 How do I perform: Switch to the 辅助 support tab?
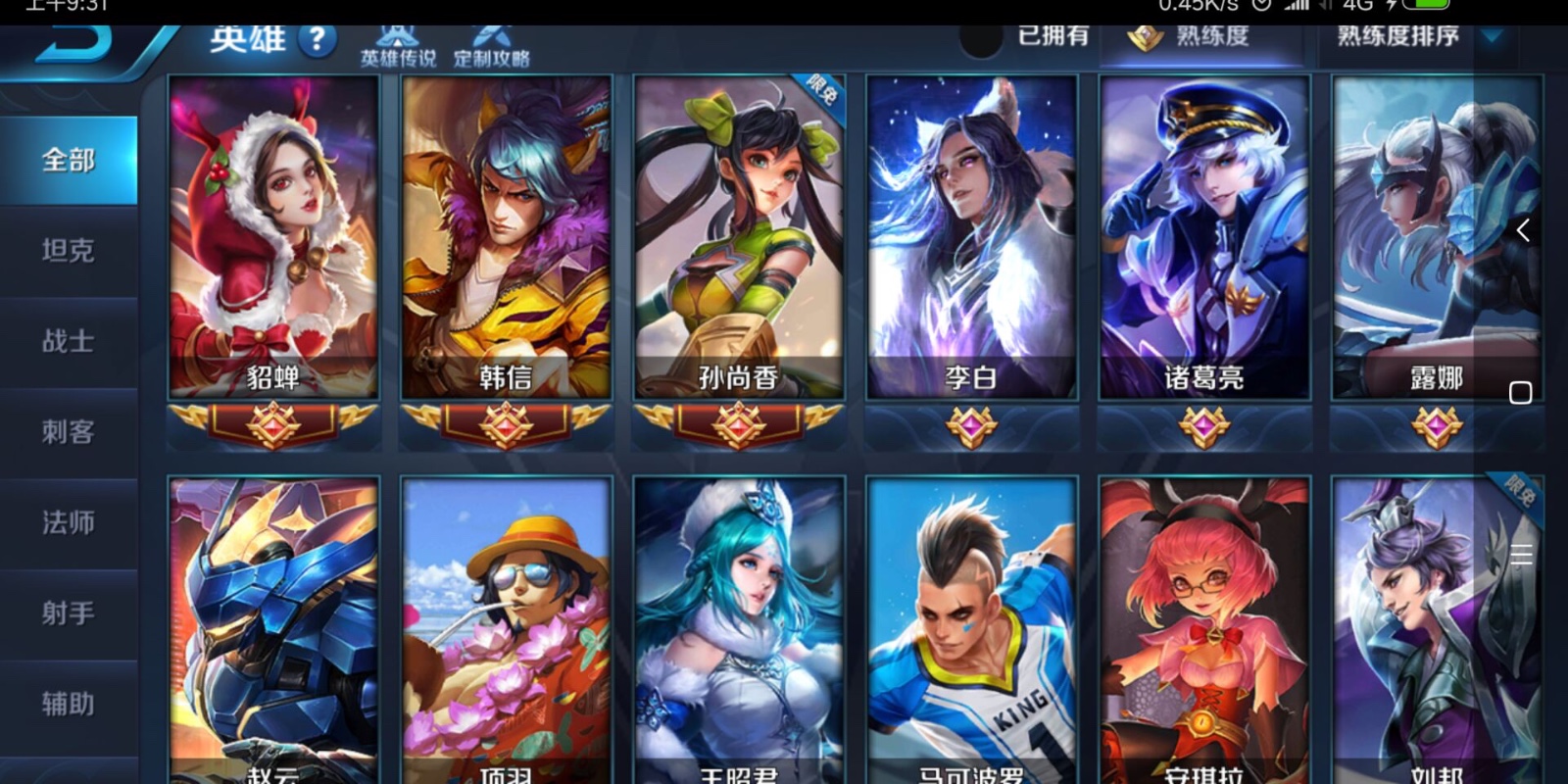69,704
